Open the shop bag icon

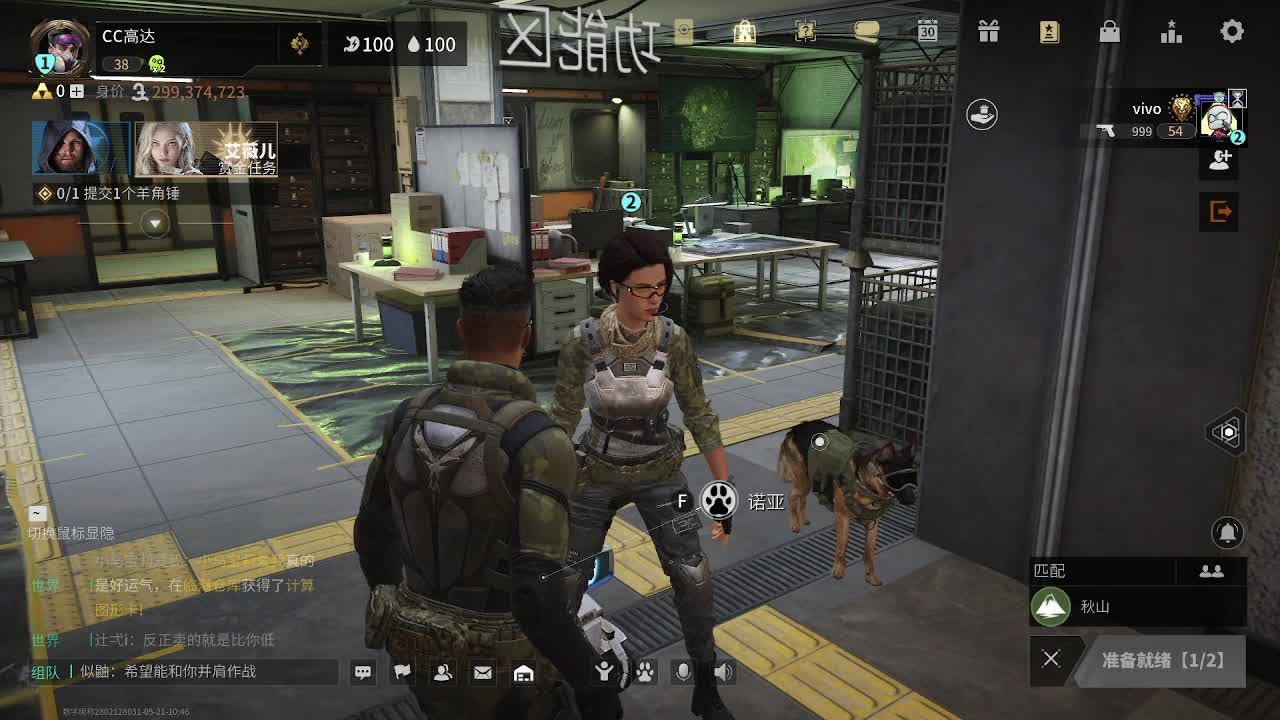1110,31
